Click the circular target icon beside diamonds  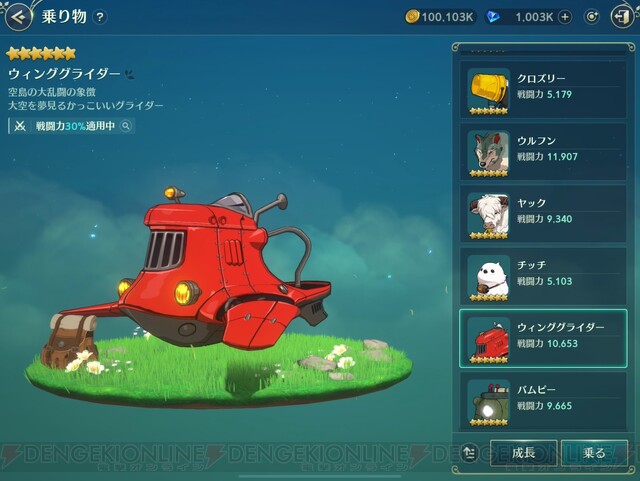click(591, 17)
